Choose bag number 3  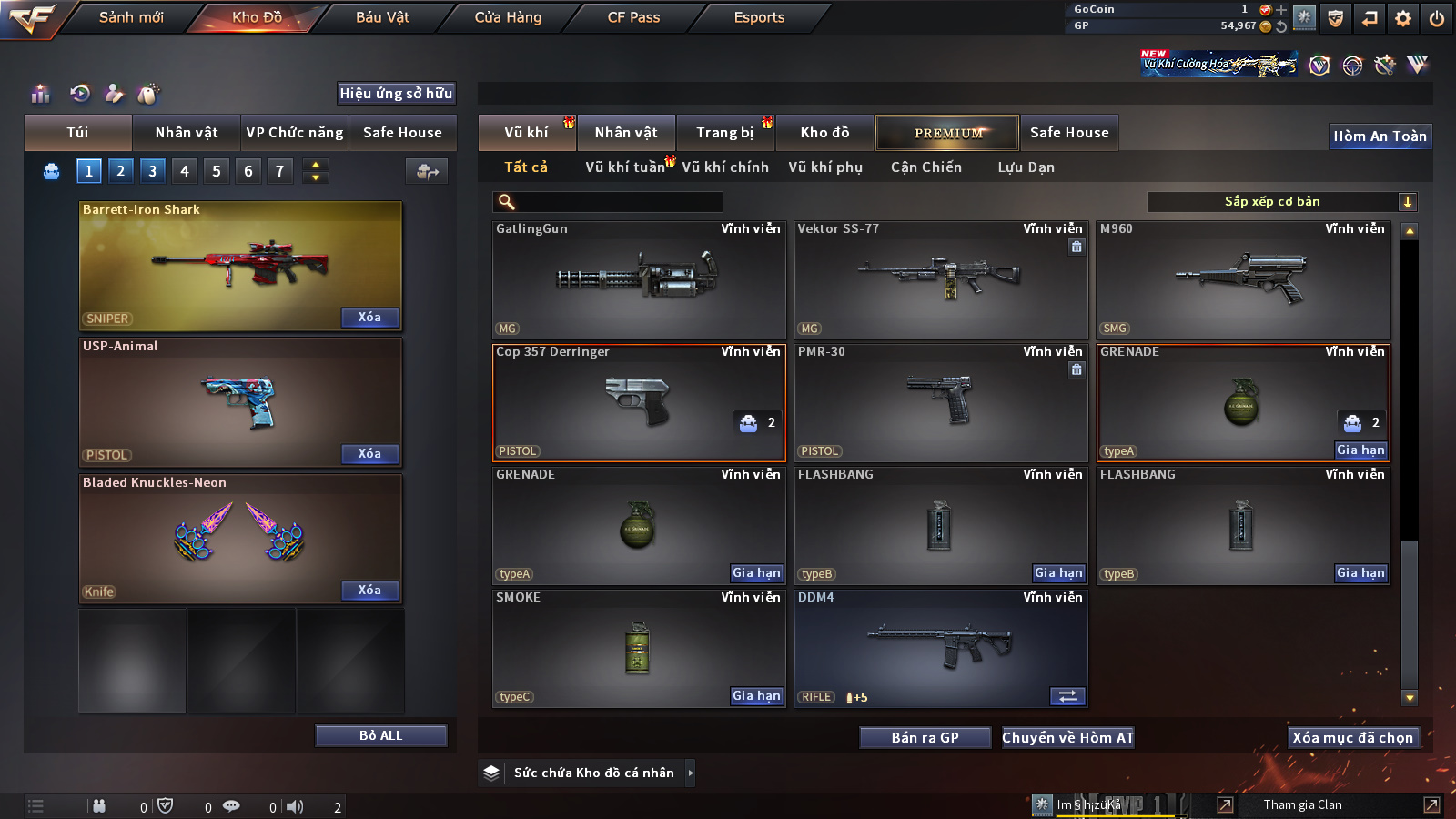[152, 171]
